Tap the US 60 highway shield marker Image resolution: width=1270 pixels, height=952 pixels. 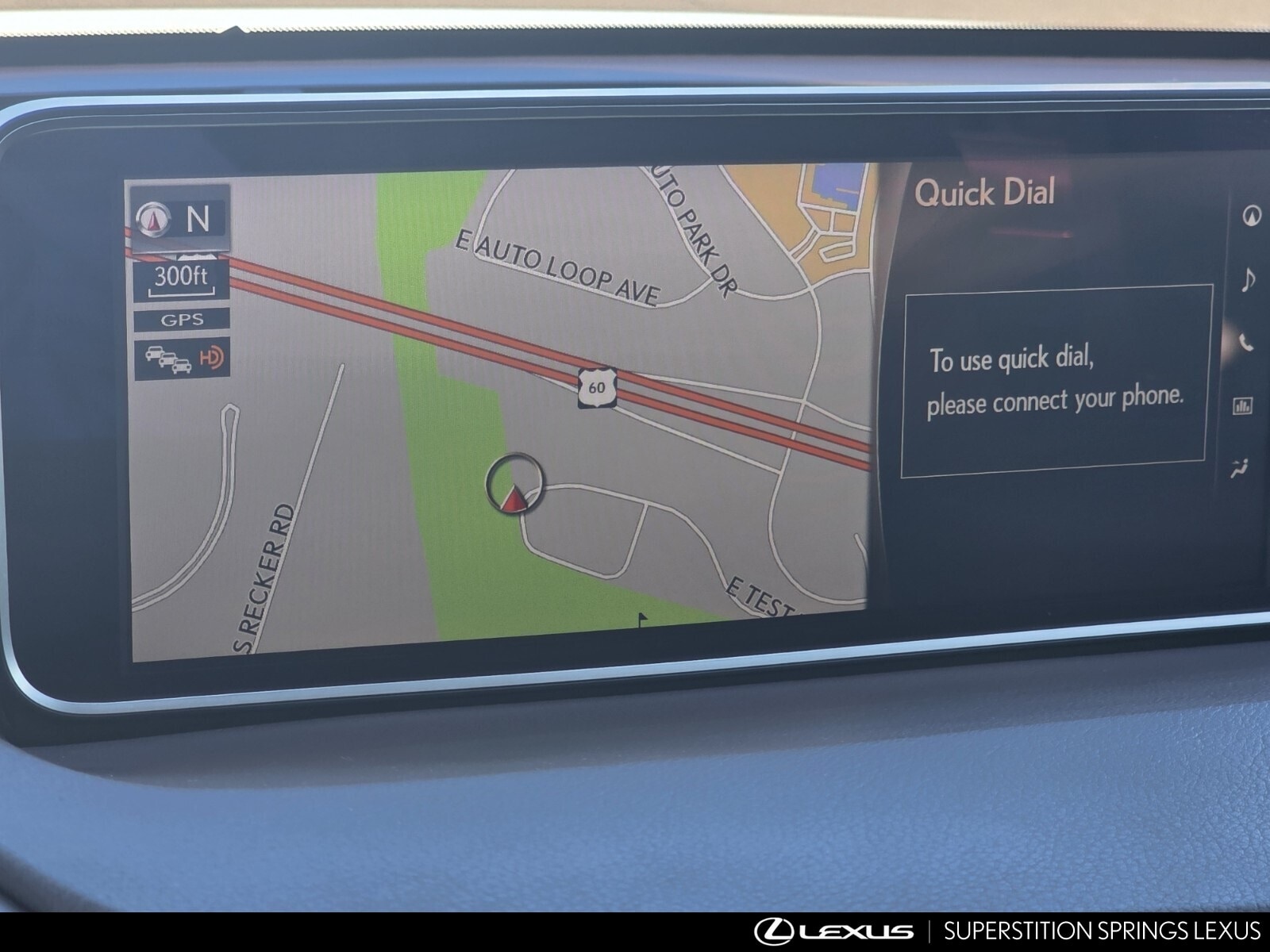click(x=597, y=388)
